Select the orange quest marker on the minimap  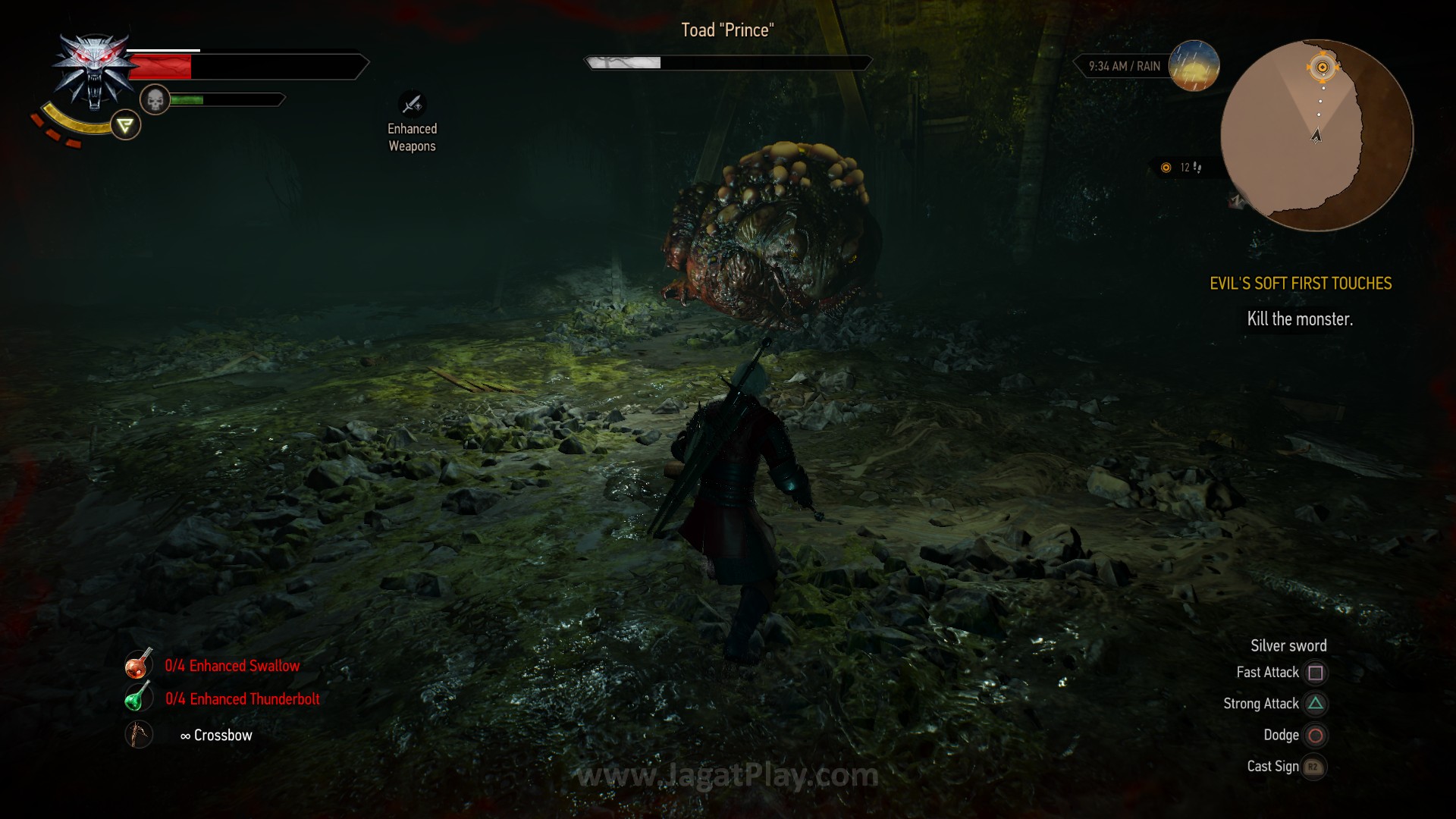(x=1323, y=68)
